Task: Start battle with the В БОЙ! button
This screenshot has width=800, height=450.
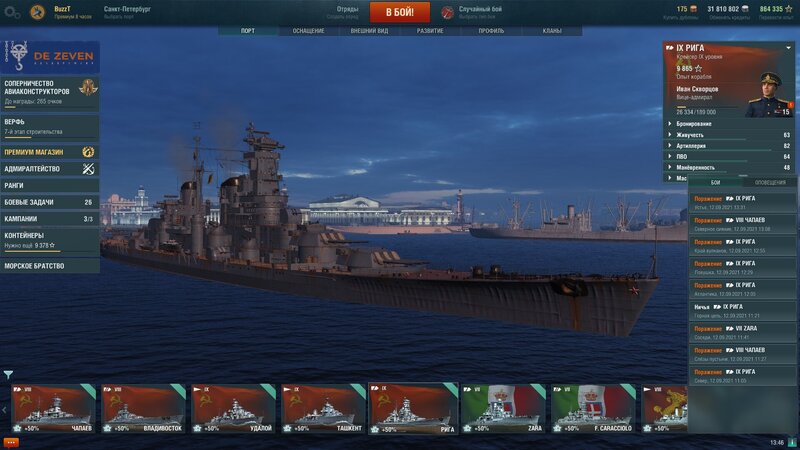Action: 399,12
